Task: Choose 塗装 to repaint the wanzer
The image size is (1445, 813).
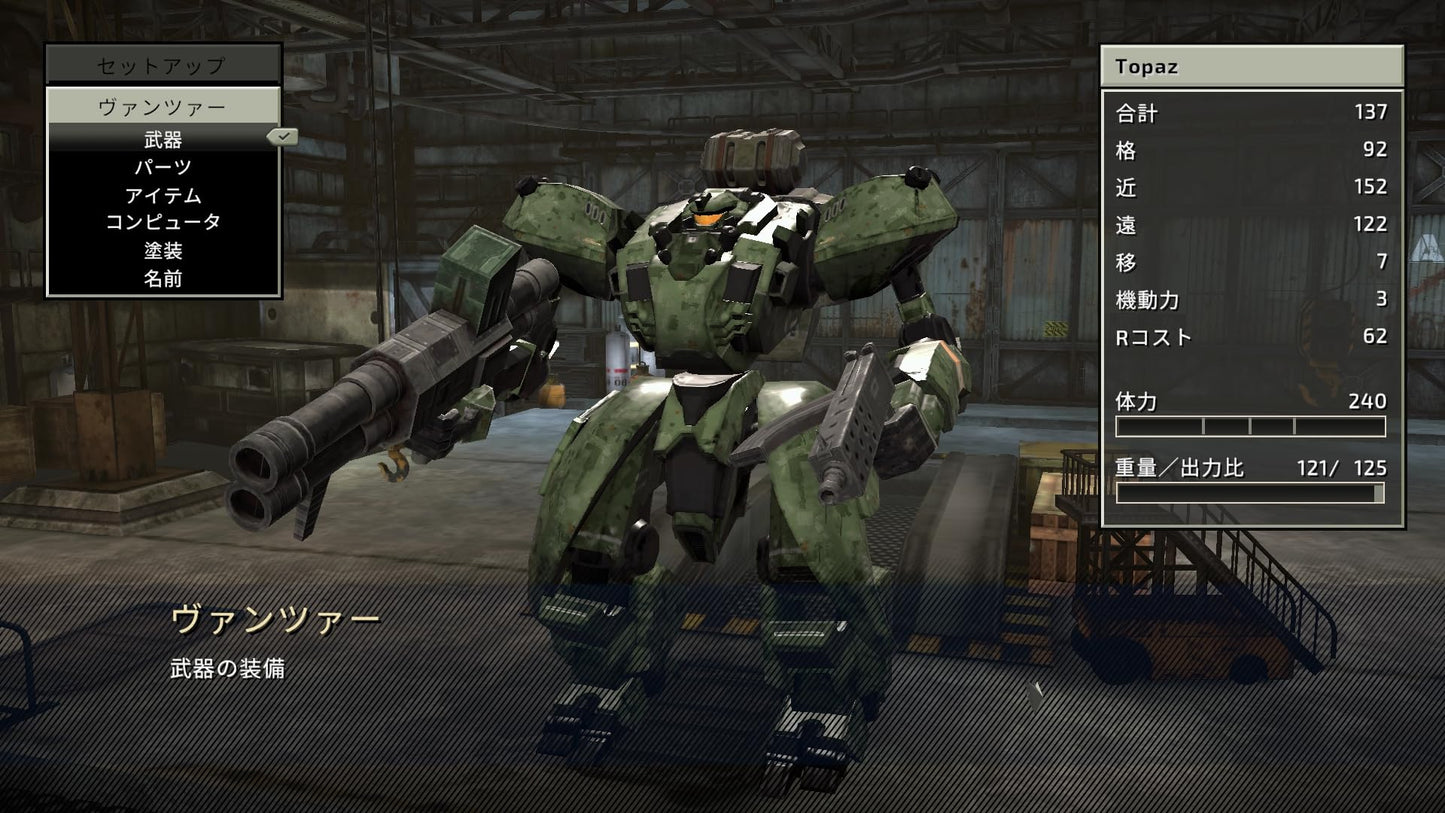Action: [x=163, y=252]
